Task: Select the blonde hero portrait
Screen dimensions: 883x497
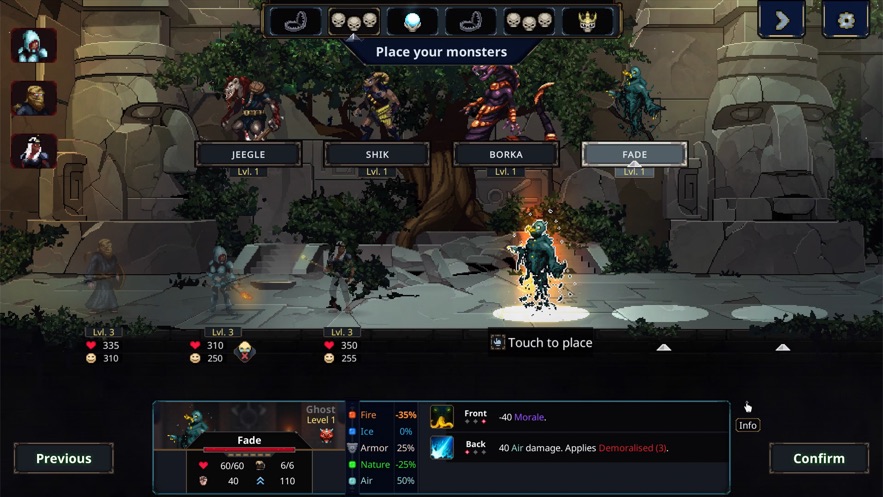Action: [34, 98]
